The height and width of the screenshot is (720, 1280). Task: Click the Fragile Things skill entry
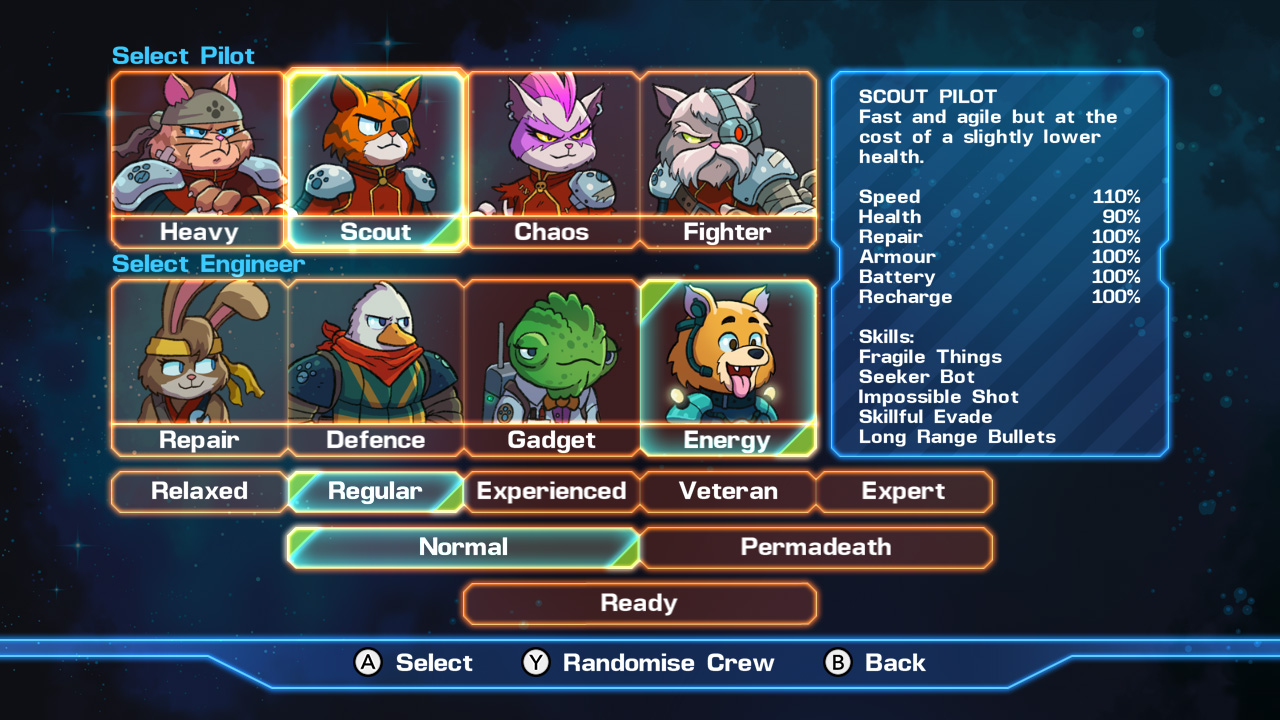(928, 357)
